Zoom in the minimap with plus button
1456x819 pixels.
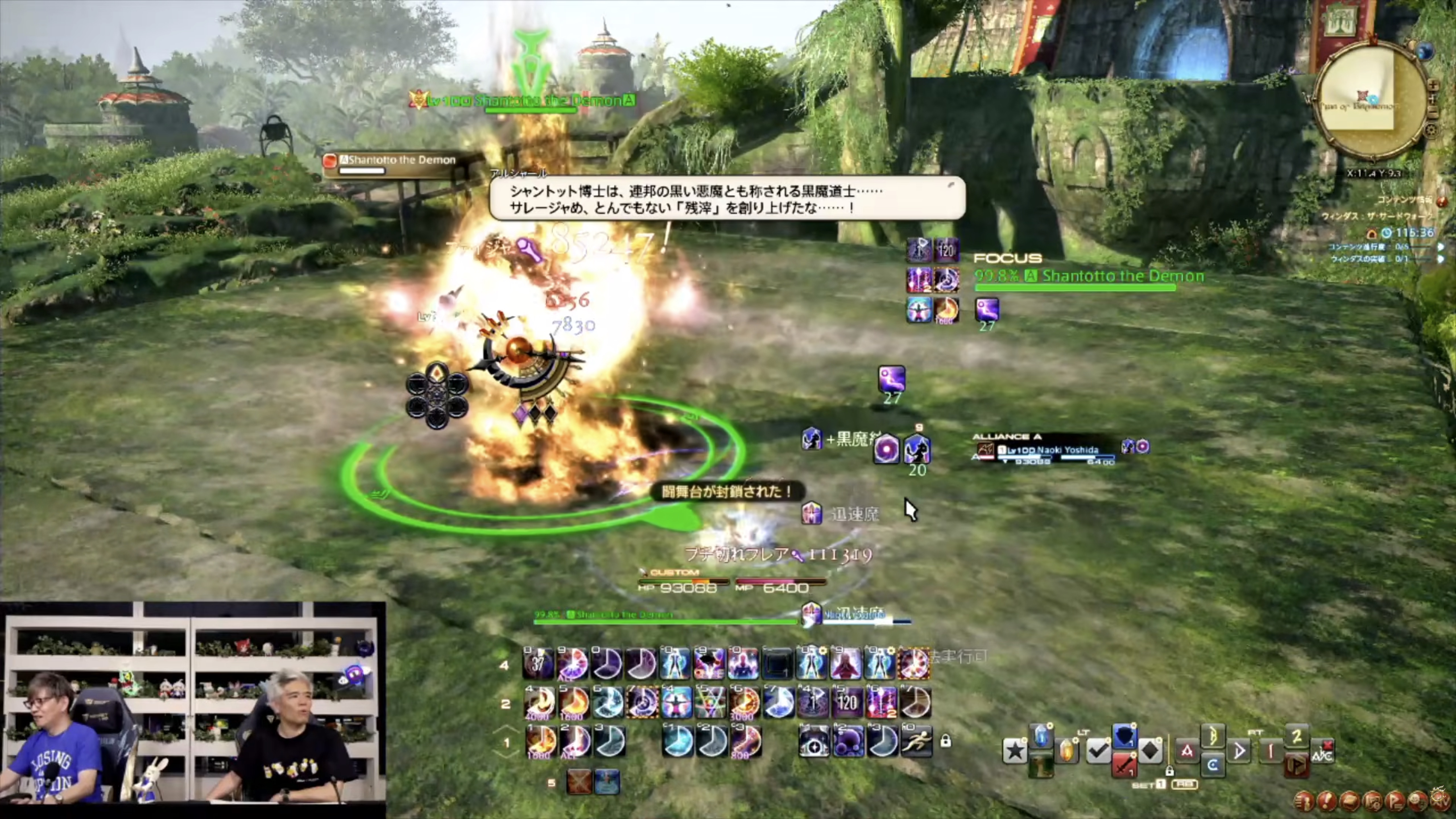pyautogui.click(x=1433, y=86)
